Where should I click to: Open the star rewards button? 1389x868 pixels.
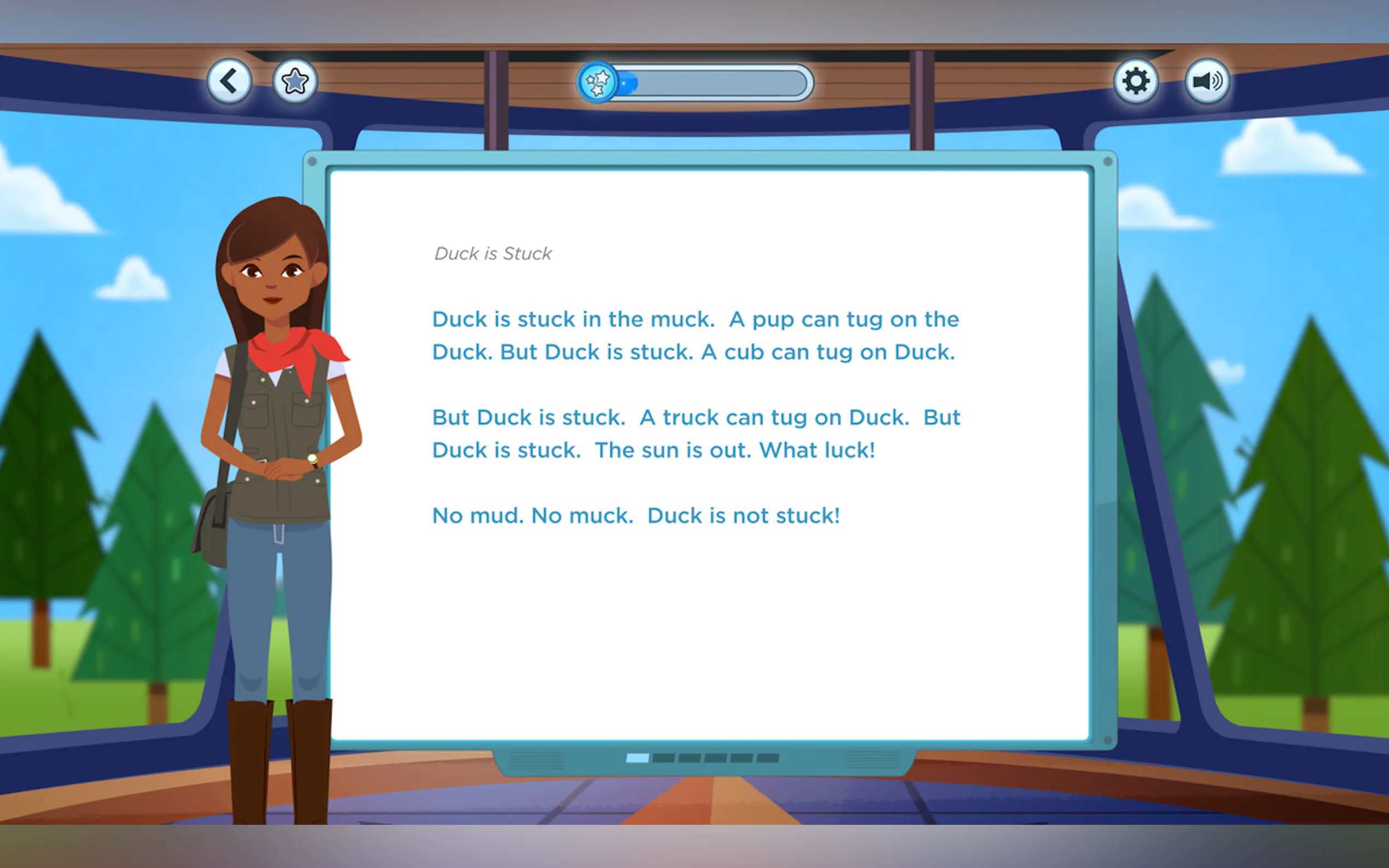(x=295, y=81)
